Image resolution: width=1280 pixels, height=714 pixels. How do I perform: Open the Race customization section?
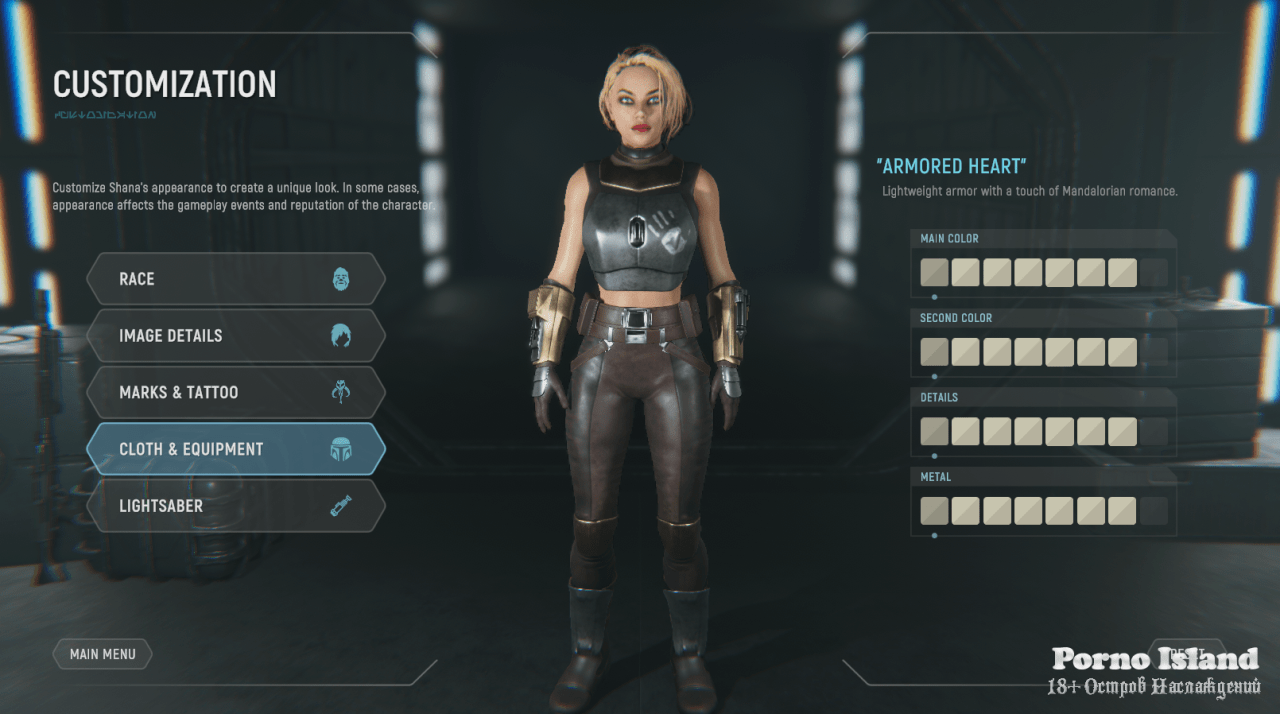[235, 279]
